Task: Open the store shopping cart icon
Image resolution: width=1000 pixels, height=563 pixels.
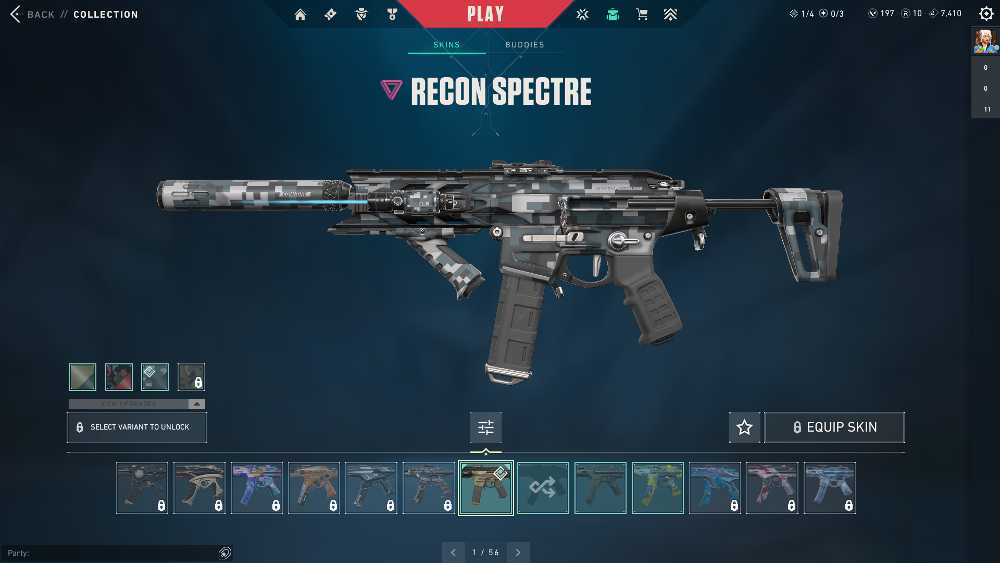Action: click(642, 15)
